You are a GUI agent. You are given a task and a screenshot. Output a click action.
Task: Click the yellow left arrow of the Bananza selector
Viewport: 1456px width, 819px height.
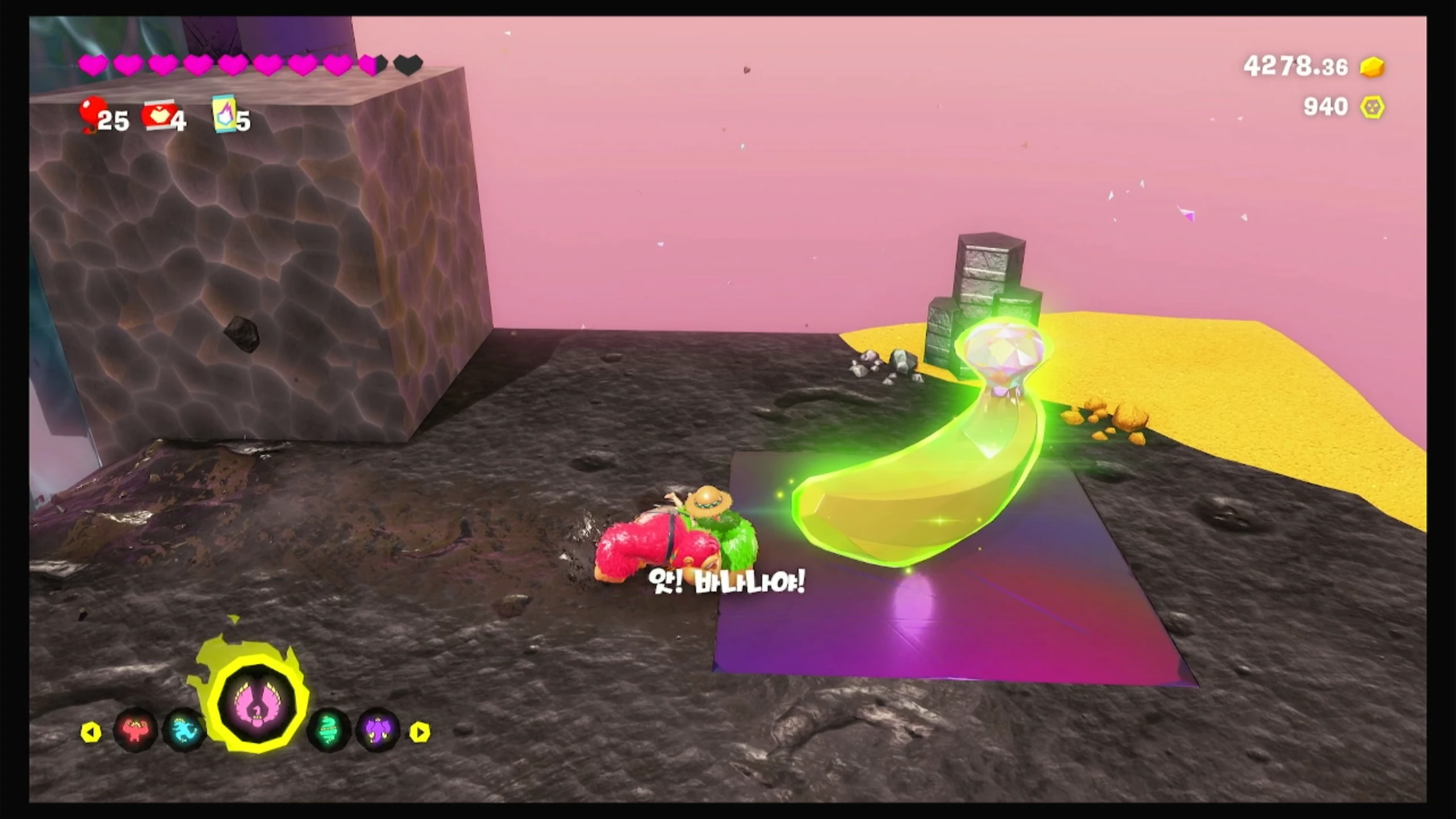tap(91, 732)
